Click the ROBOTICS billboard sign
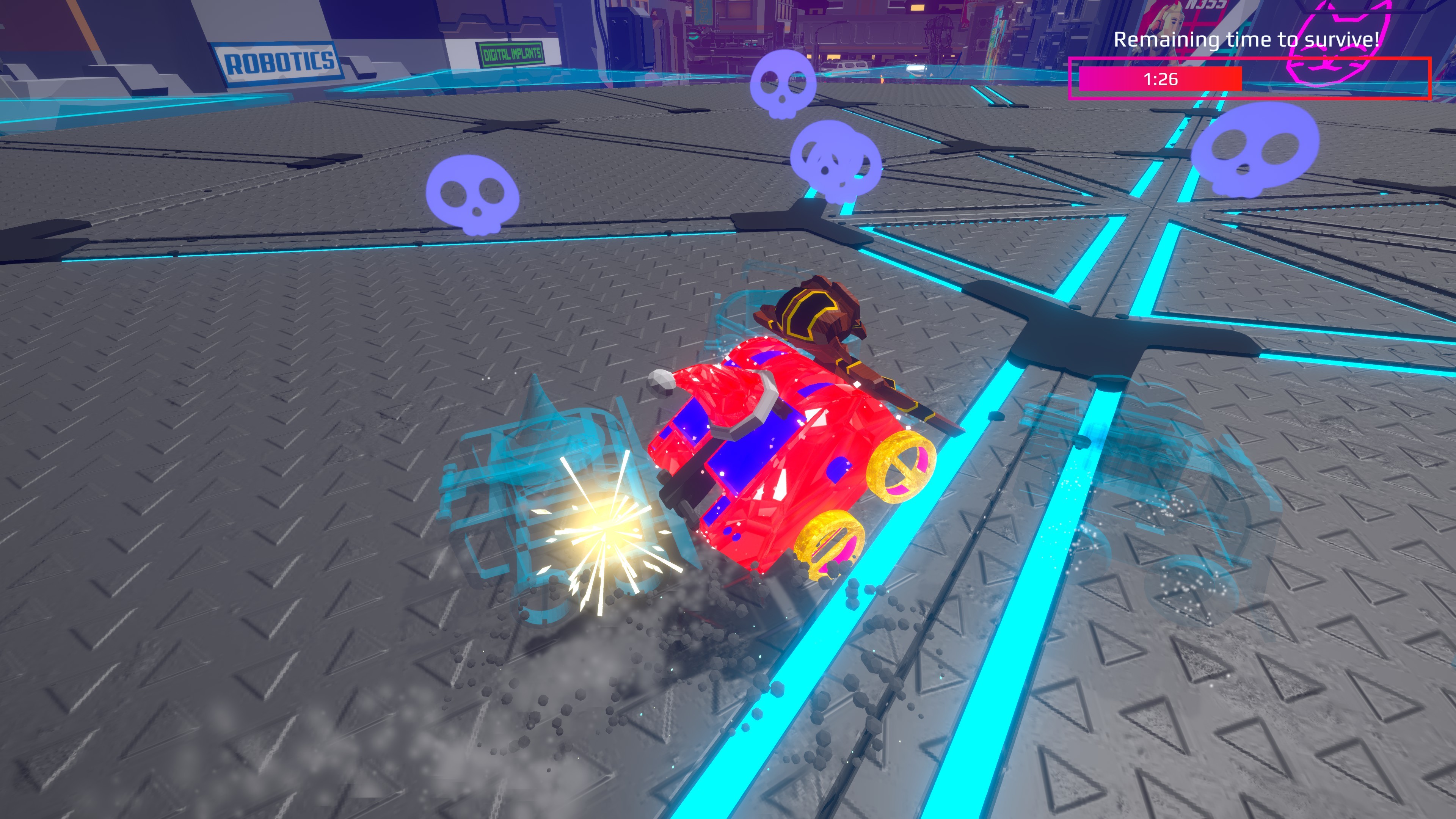 click(276, 62)
